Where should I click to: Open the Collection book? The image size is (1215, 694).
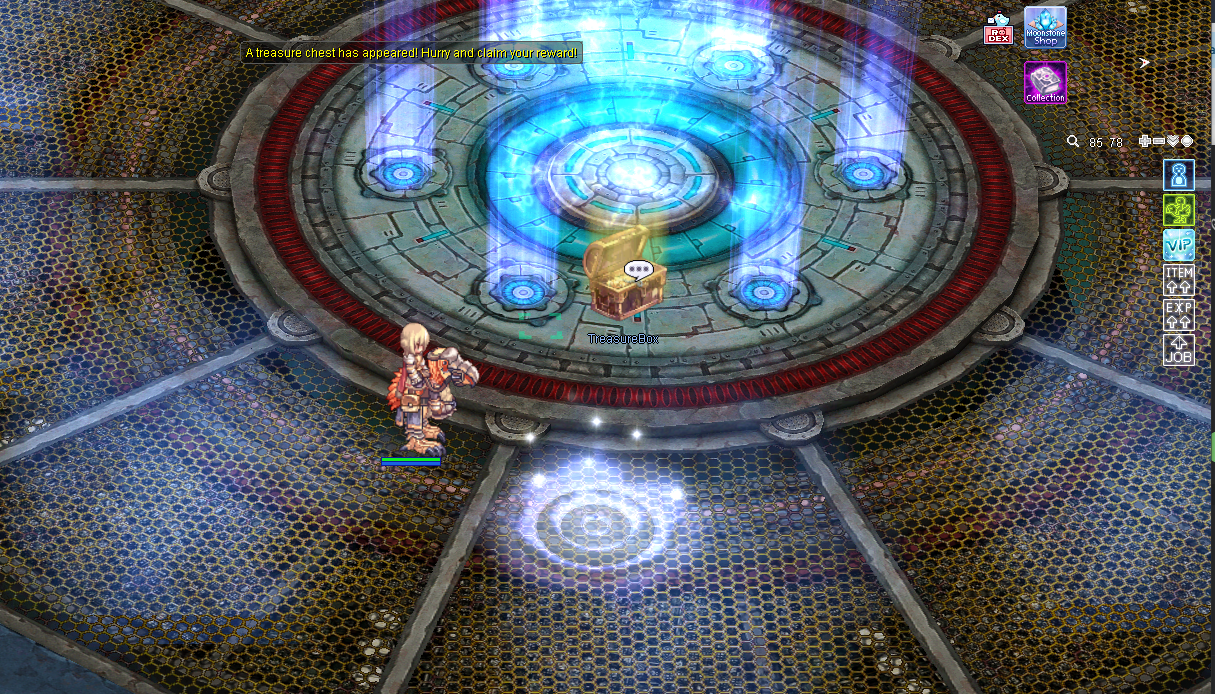click(x=1045, y=82)
